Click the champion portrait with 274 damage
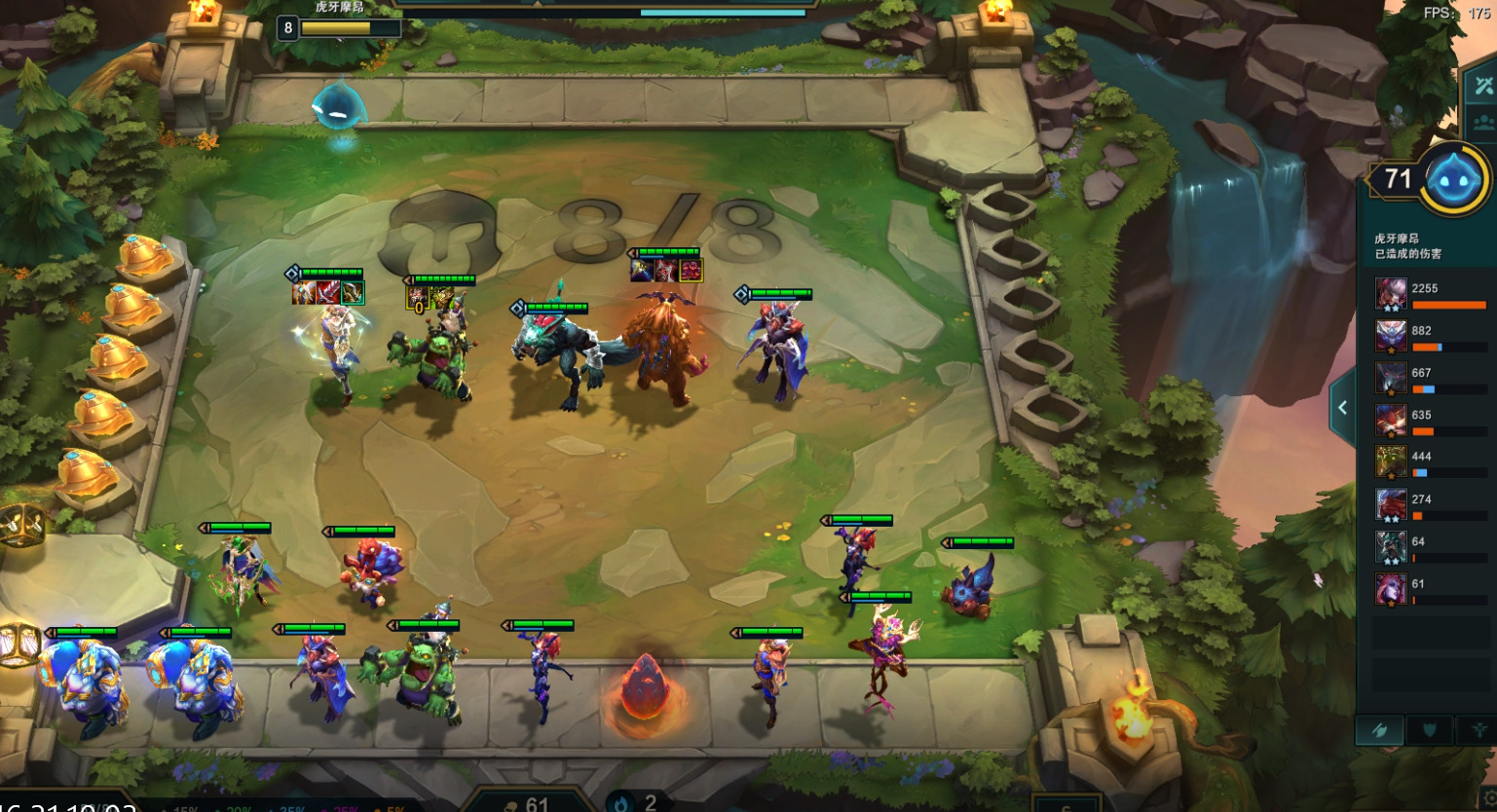Image resolution: width=1497 pixels, height=812 pixels. 1391,504
